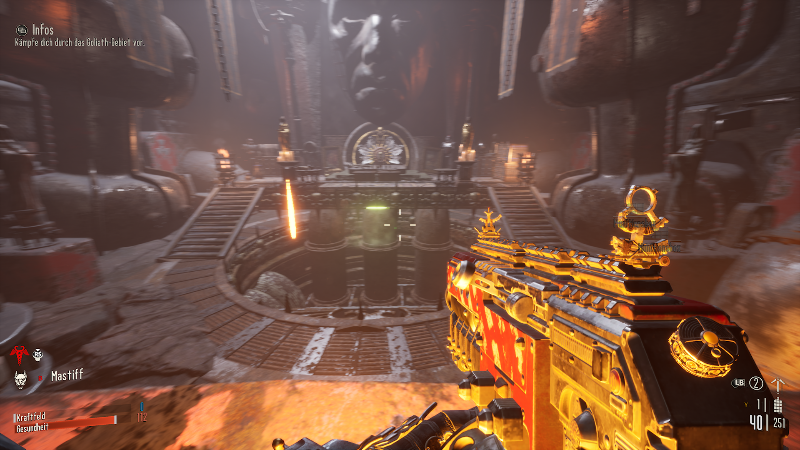Image resolution: width=800 pixels, height=450 pixels.
Task: Select the Mastiff dog skull icon
Action: tap(22, 378)
